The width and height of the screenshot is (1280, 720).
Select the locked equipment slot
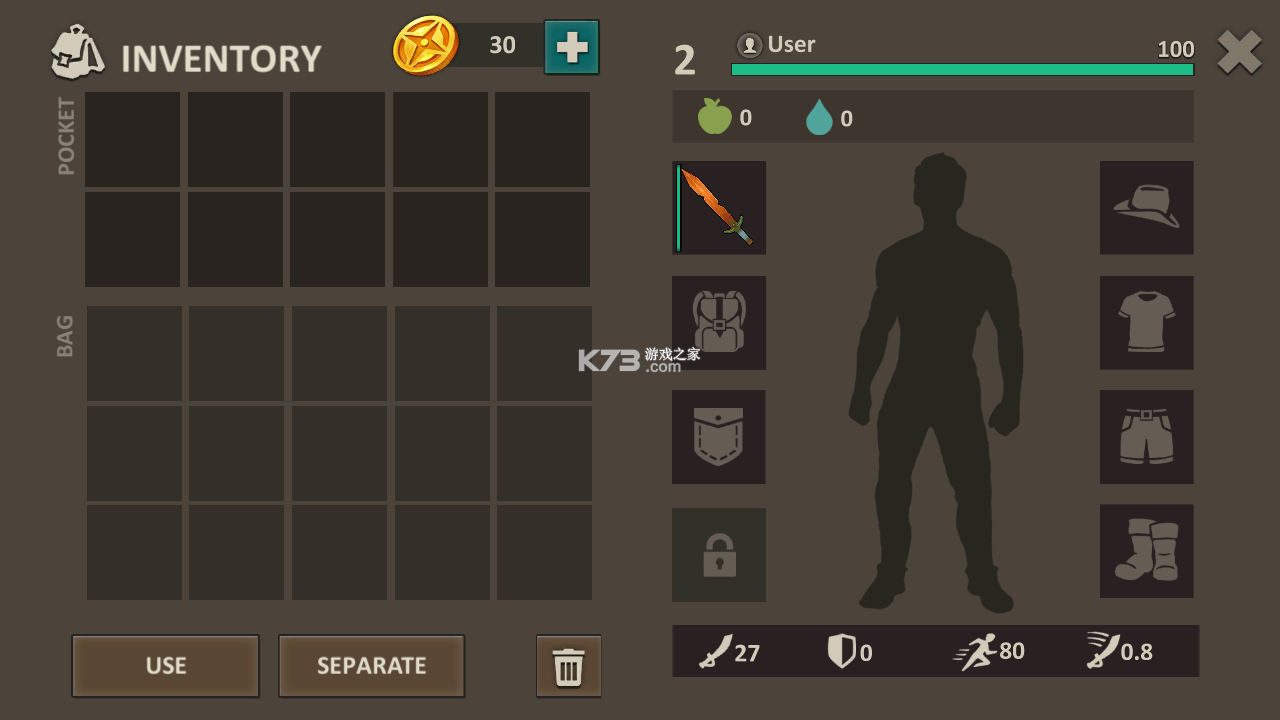click(719, 555)
